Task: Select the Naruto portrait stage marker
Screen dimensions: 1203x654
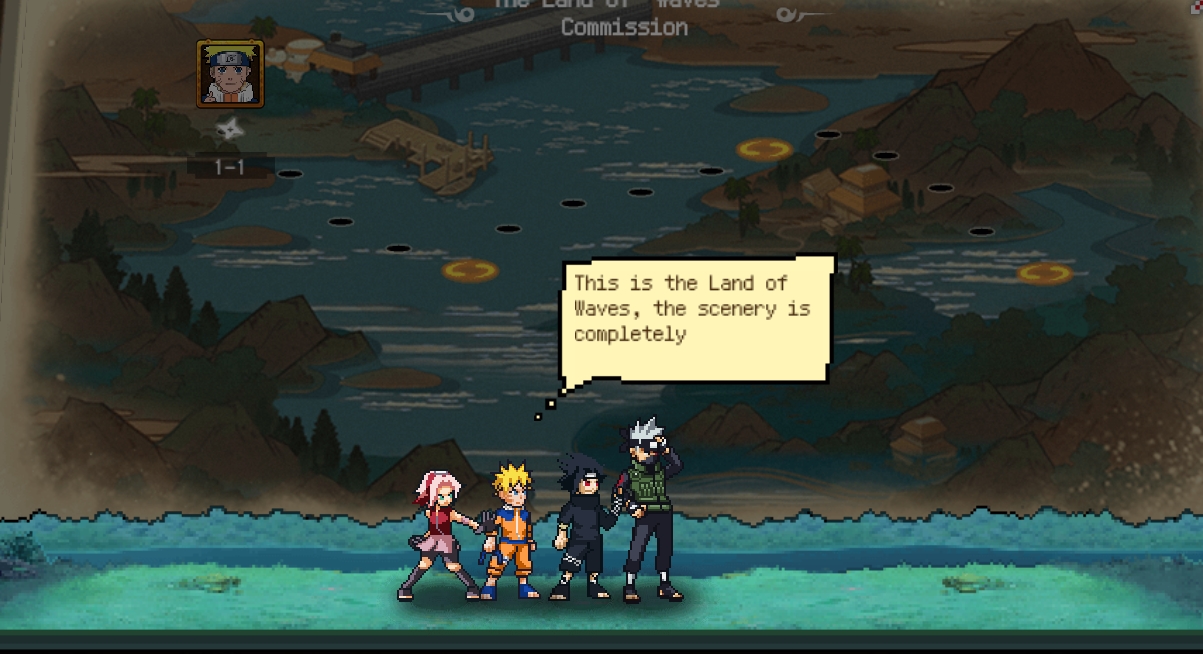Action: (x=231, y=73)
